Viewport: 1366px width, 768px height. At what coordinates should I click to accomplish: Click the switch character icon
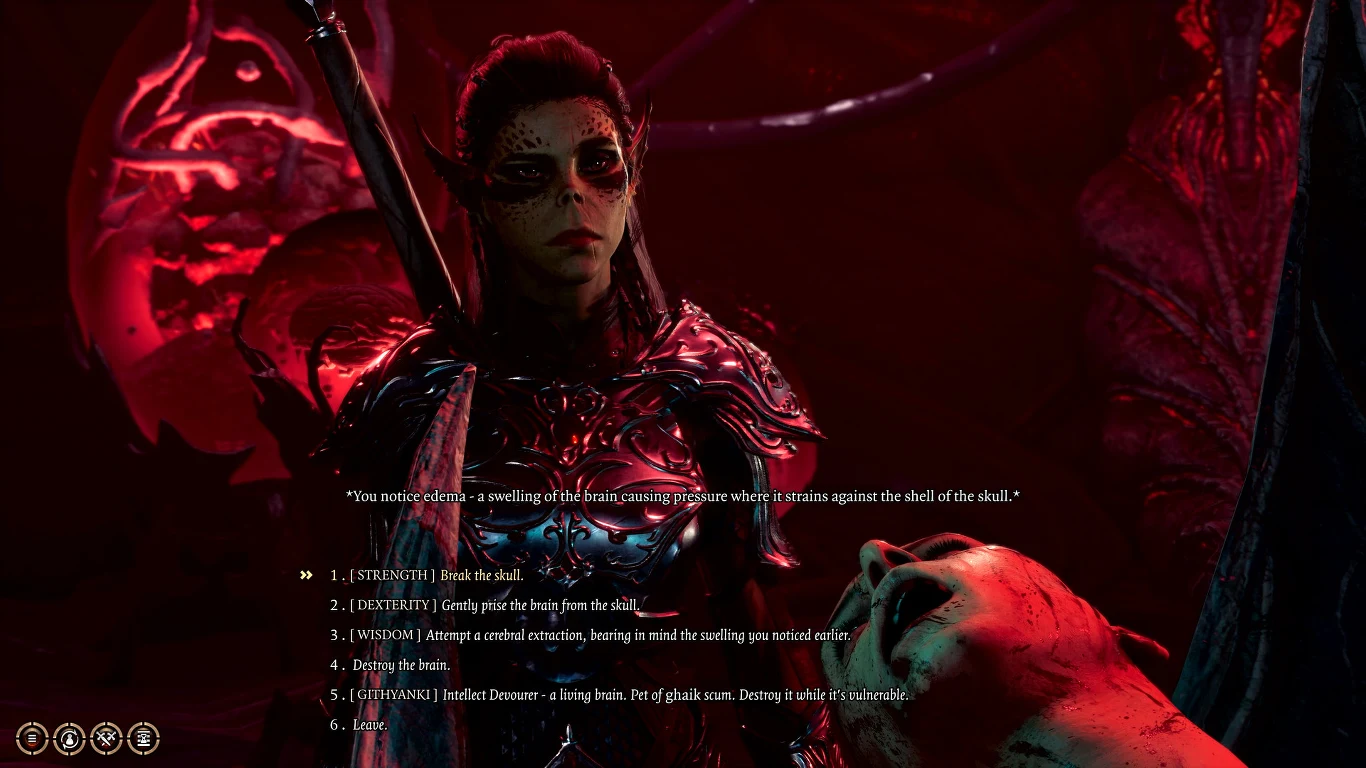pos(69,738)
